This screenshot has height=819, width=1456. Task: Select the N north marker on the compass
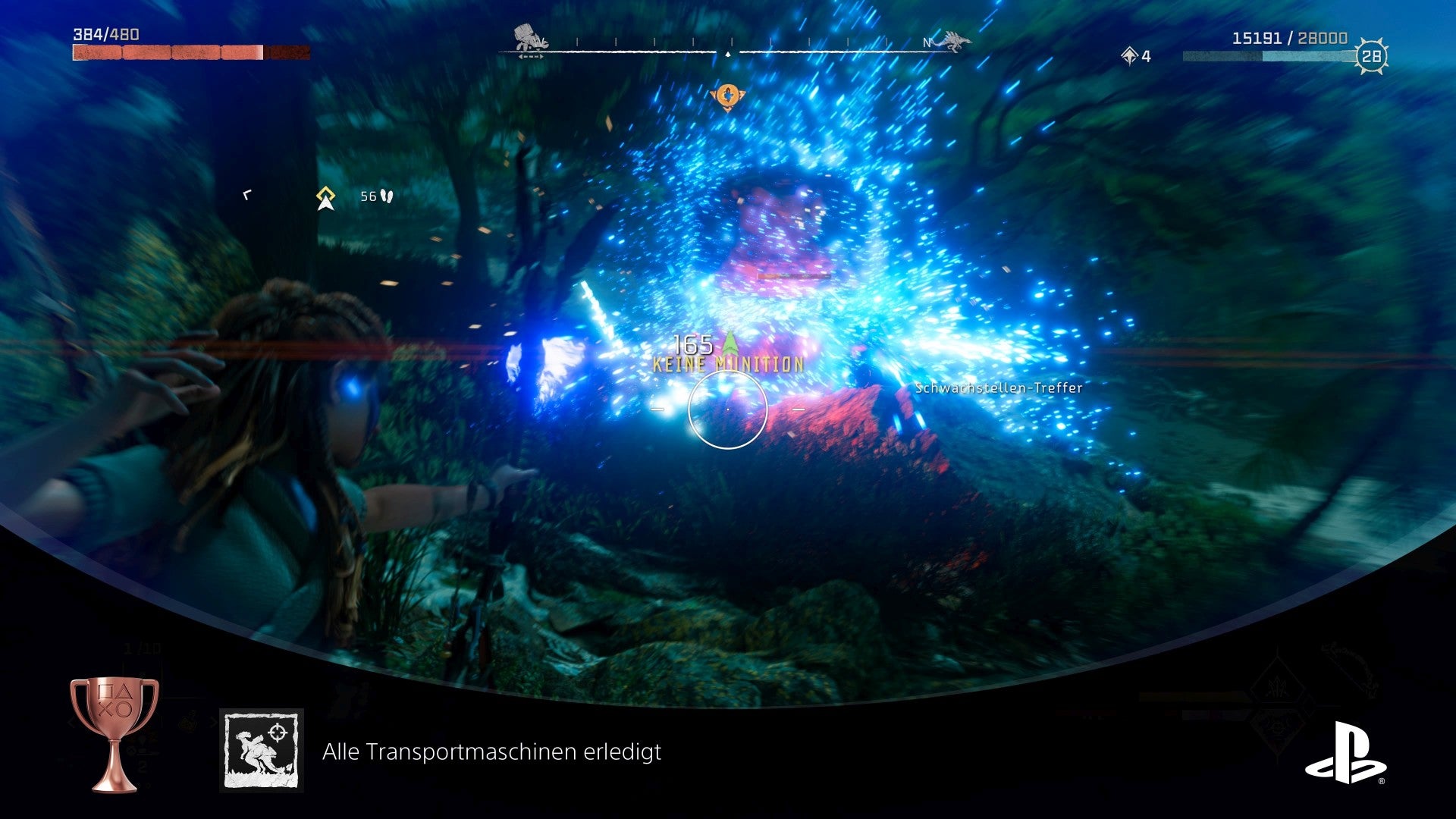pos(926,42)
